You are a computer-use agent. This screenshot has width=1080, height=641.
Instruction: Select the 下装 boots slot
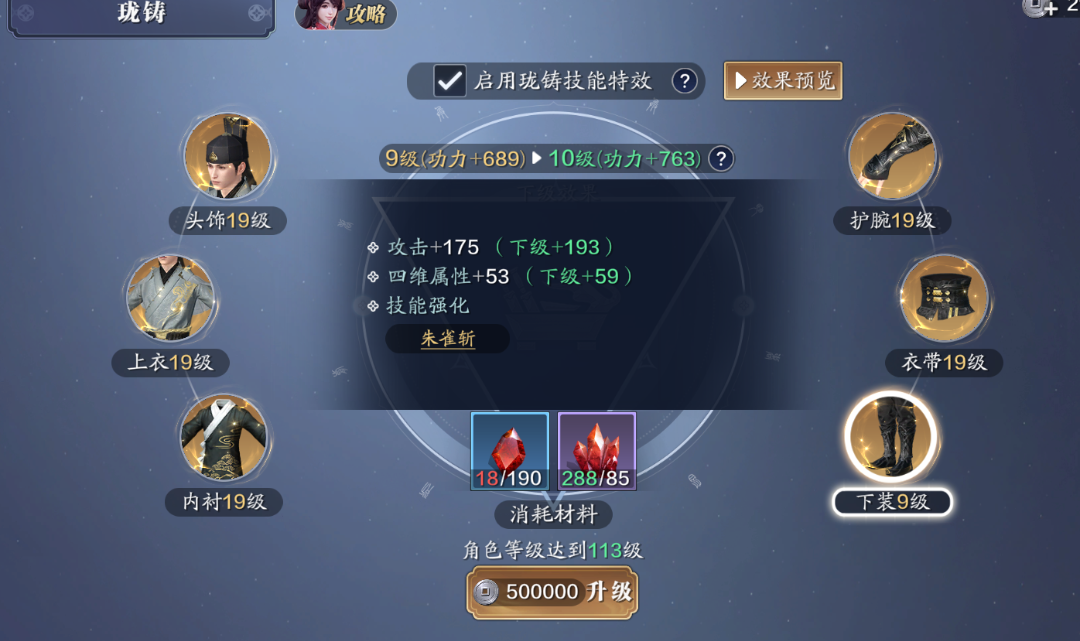pyautogui.click(x=890, y=438)
